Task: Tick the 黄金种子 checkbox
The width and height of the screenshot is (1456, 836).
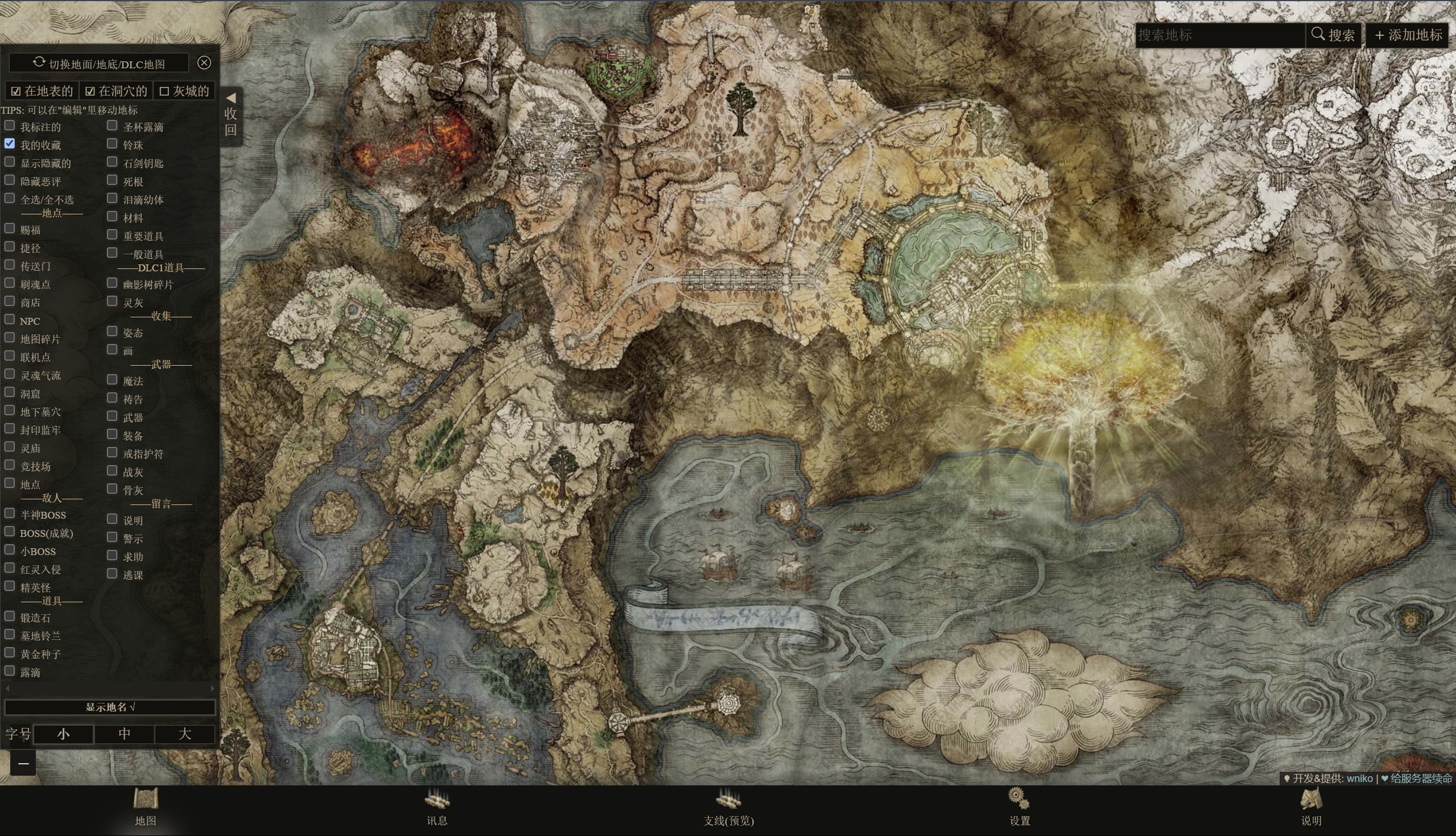Action: 10,653
